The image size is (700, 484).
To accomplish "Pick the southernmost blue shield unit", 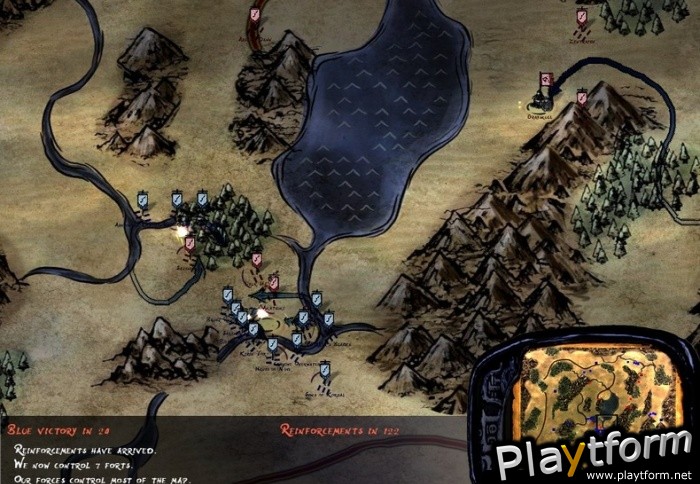I will pos(324,371).
